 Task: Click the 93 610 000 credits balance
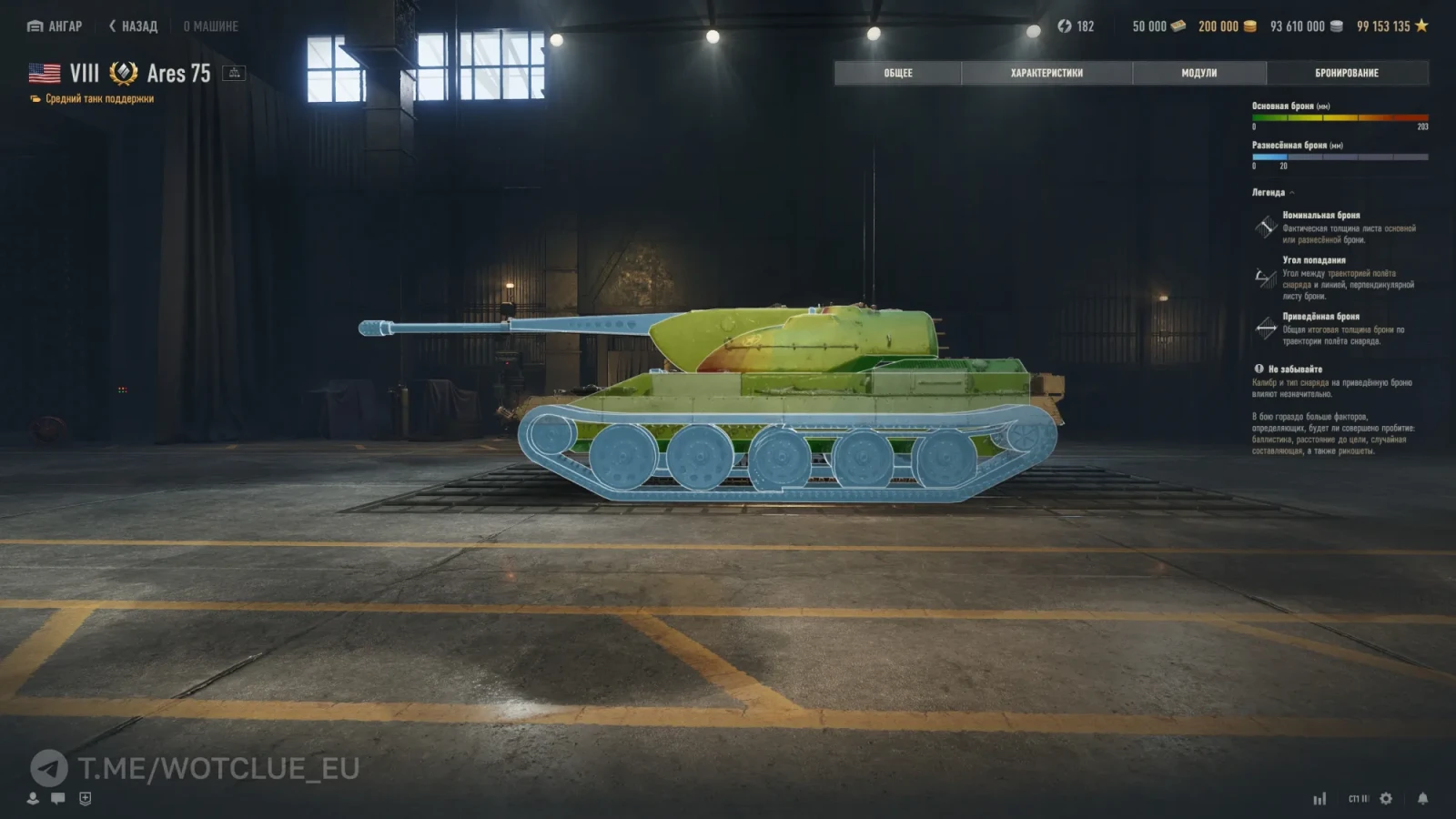(x=1306, y=26)
